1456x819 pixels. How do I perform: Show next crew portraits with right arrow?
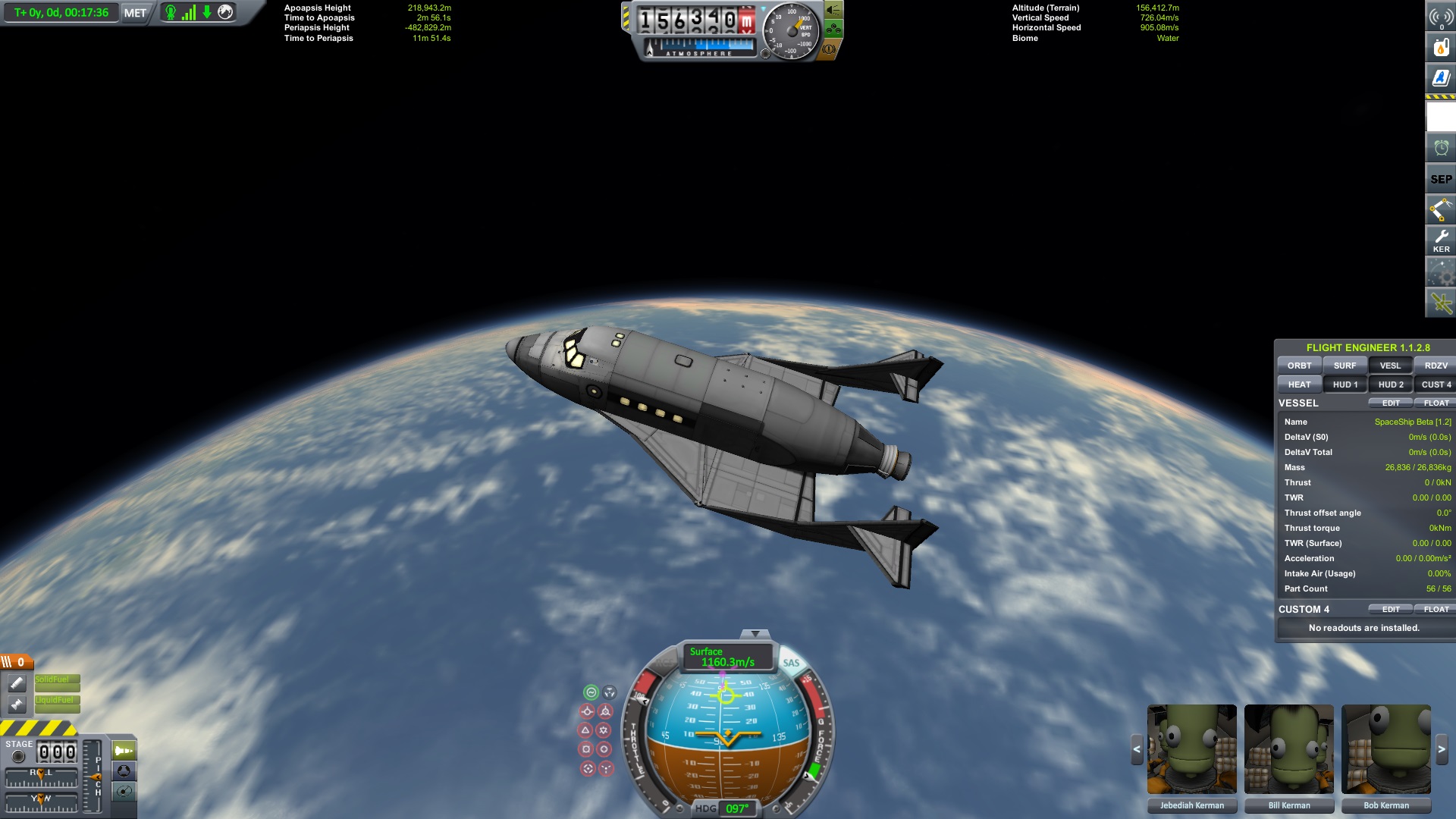tap(1442, 749)
